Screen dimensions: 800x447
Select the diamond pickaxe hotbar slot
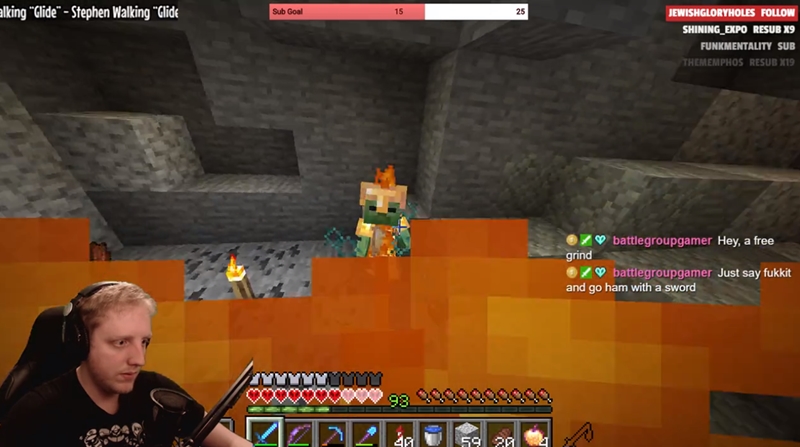[333, 434]
